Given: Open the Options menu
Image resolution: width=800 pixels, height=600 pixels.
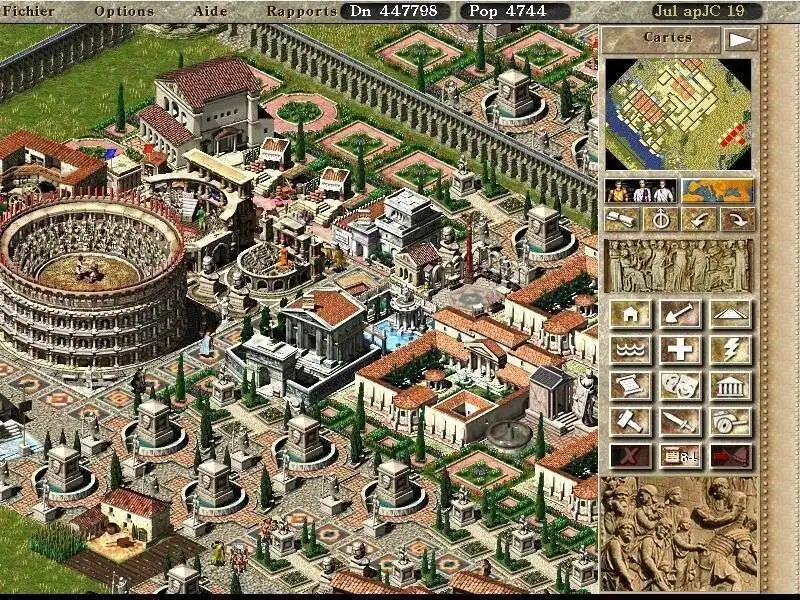Looking at the screenshot, I should click(x=124, y=11).
